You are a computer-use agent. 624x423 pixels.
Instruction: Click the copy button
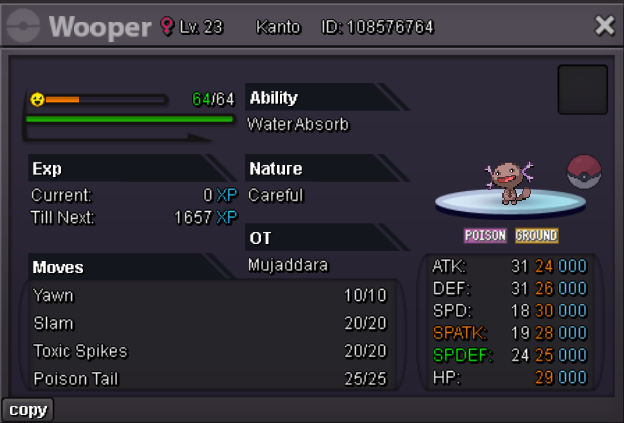point(27,410)
